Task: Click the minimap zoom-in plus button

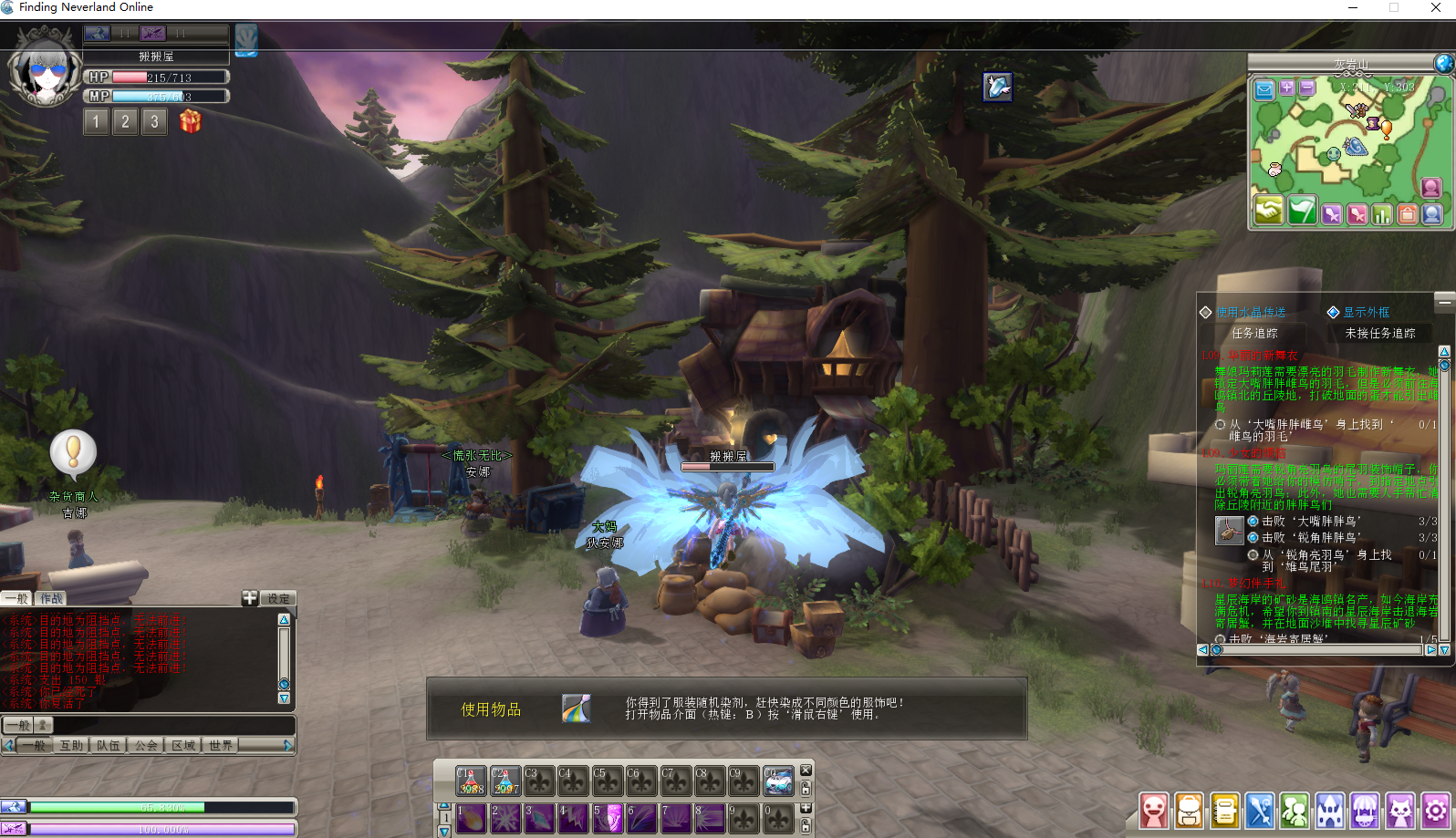Action: pos(1287,88)
